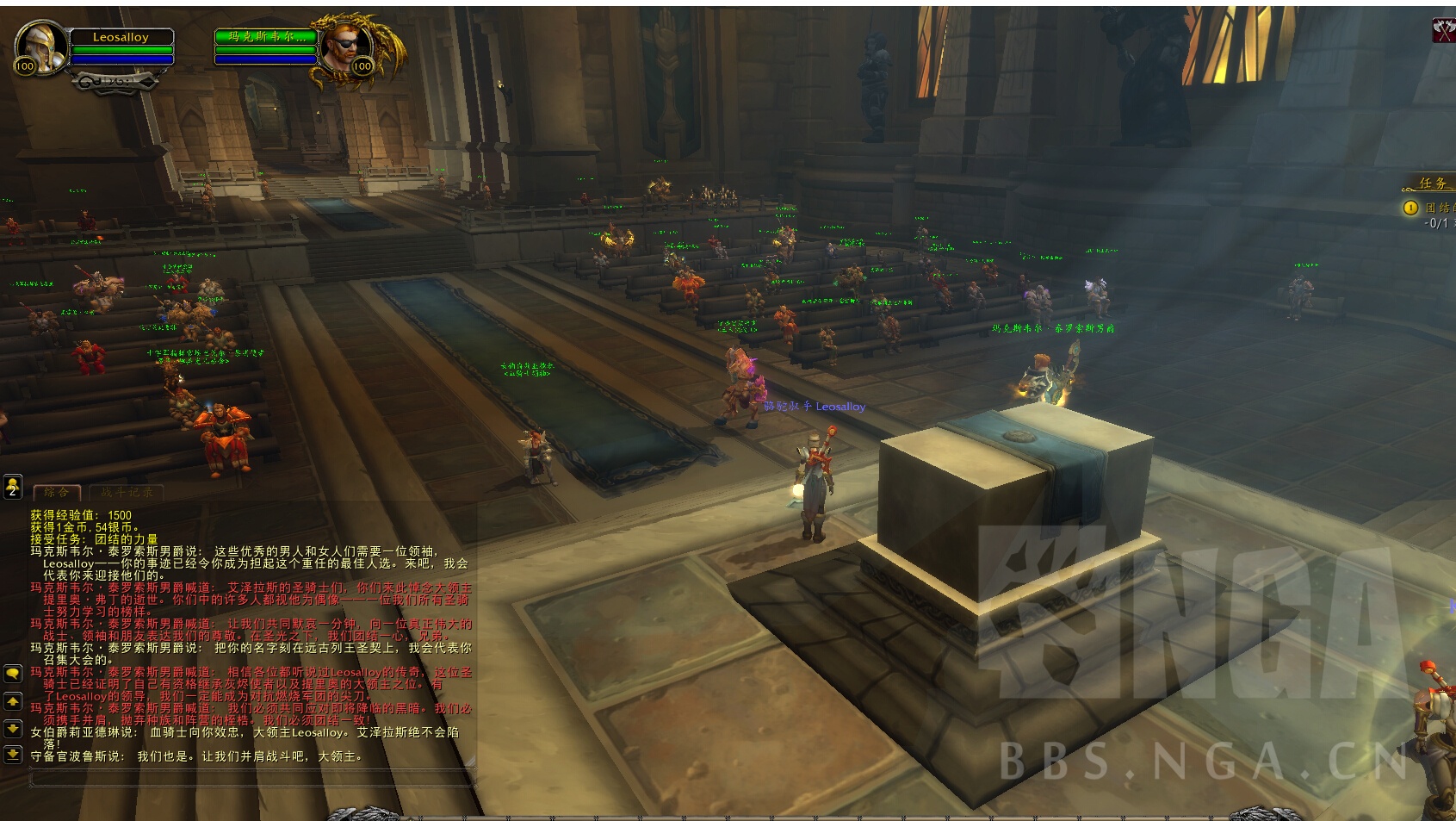Jump to bottom of chat log
Viewport: 1456px width, 821px height.
[x=12, y=755]
